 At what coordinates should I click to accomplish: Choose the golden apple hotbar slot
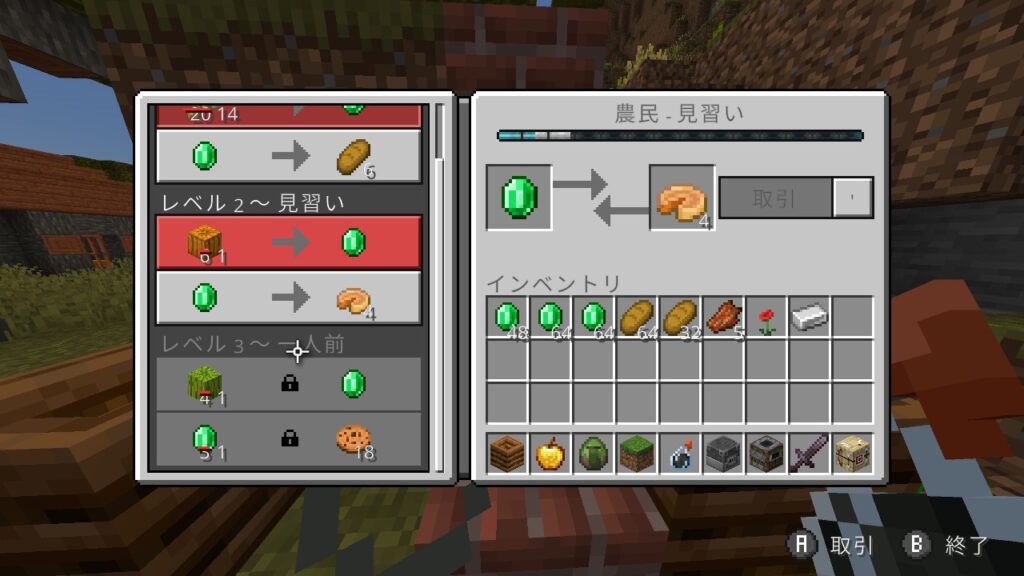point(551,453)
